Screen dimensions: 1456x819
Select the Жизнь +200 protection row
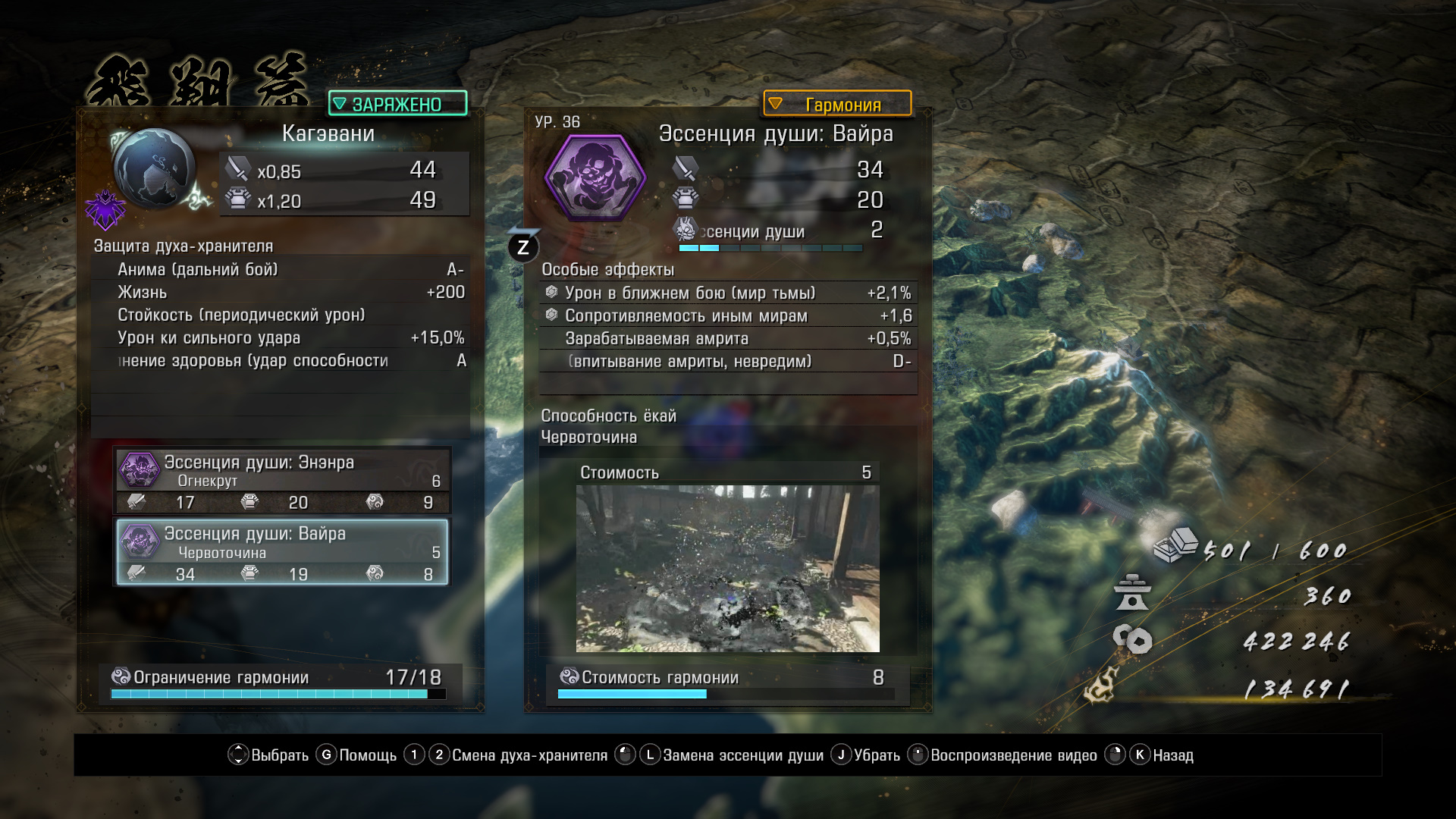click(x=279, y=293)
